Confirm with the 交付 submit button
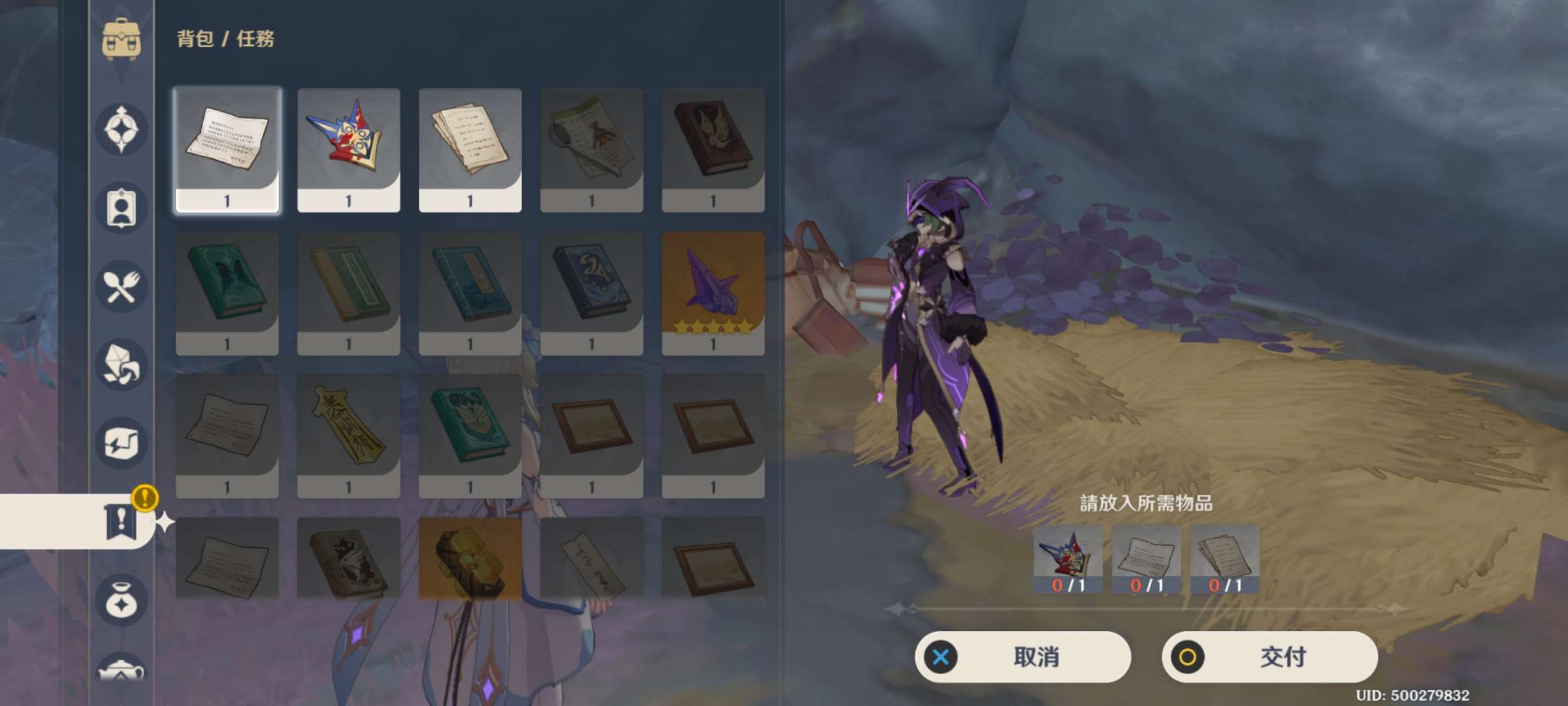Viewport: 1568px width, 706px height. 1269,656
